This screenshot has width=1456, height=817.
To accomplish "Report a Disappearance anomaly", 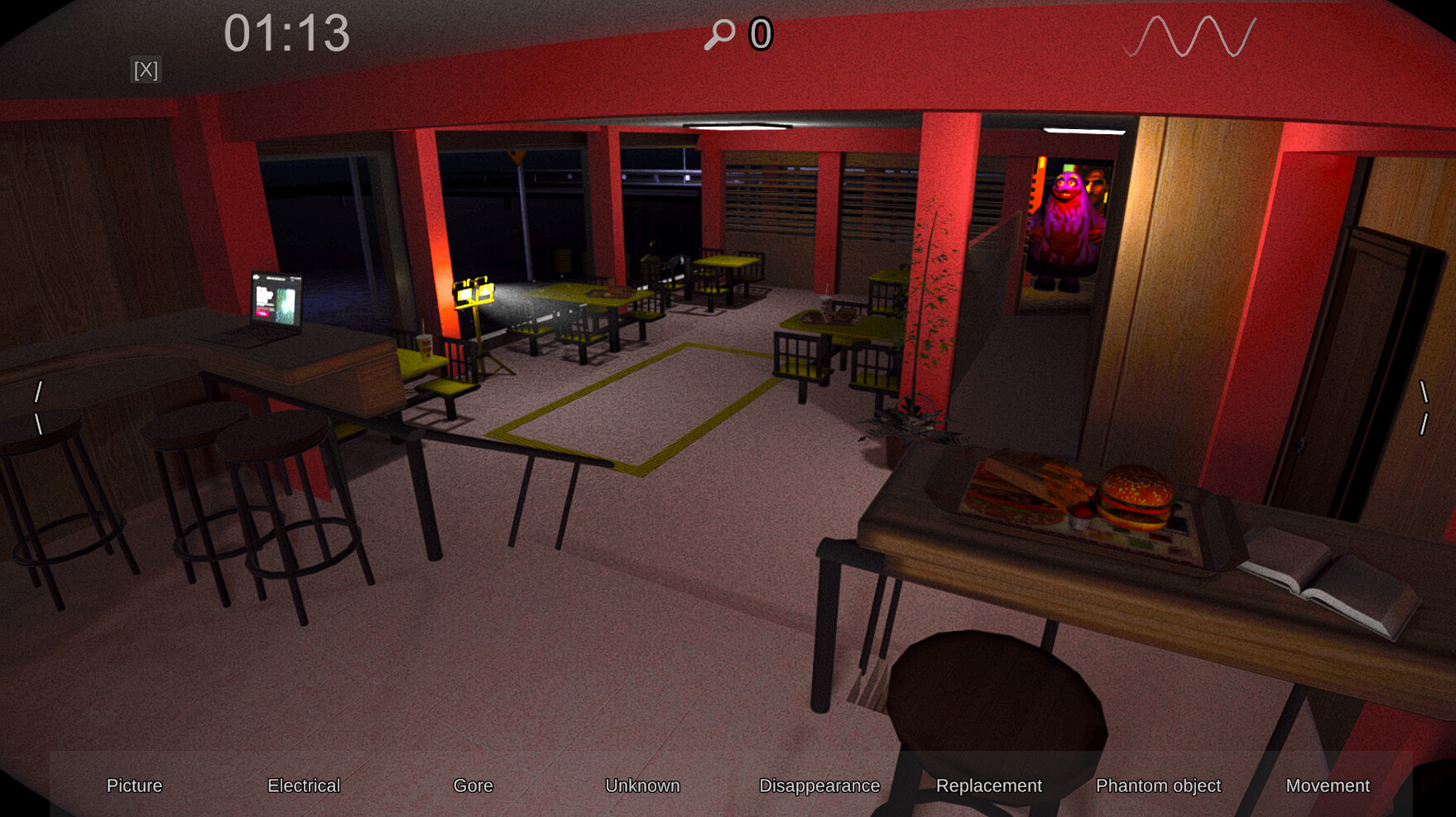I will click(x=819, y=786).
